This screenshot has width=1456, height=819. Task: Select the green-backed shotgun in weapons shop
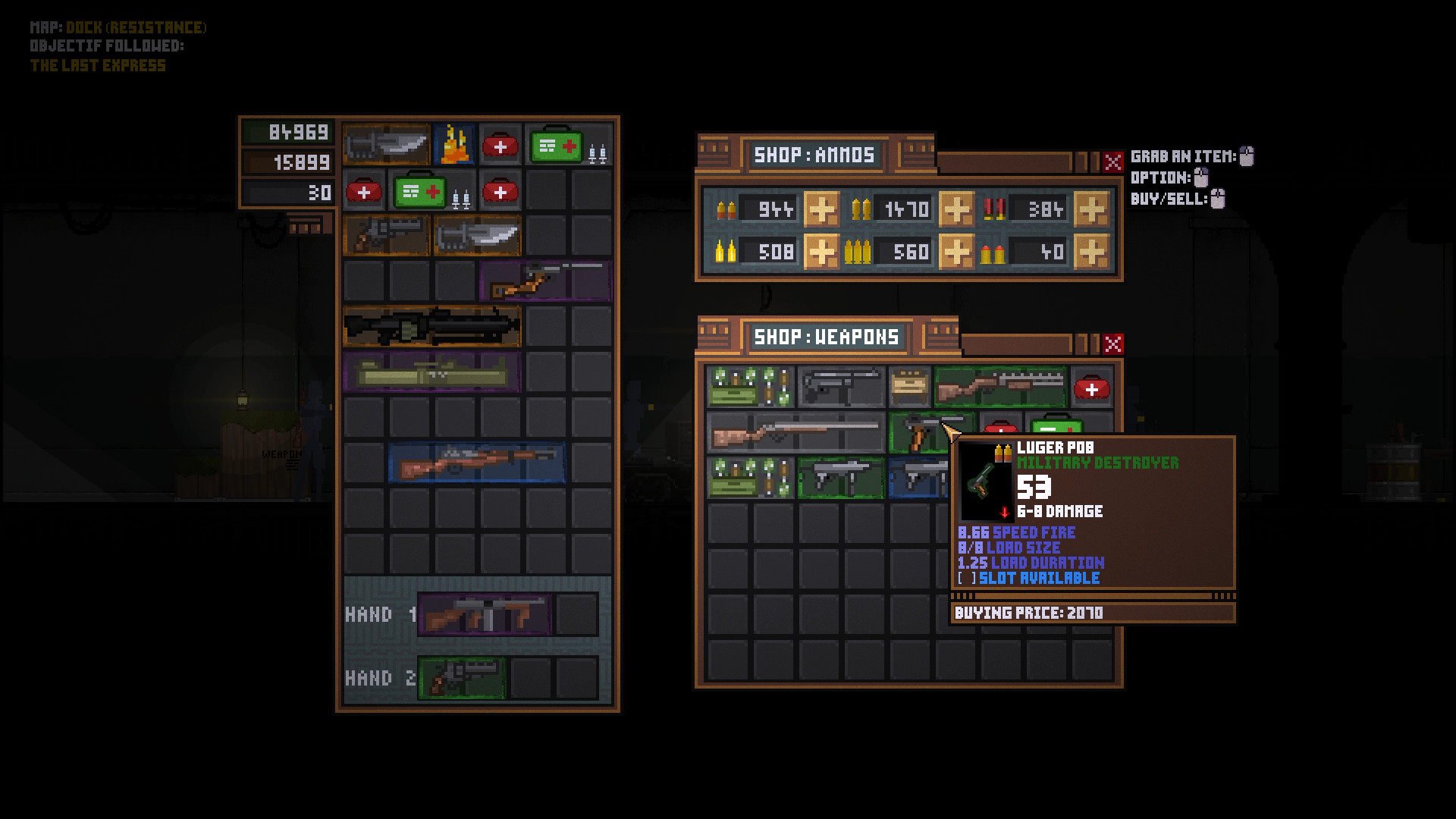[x=999, y=388]
